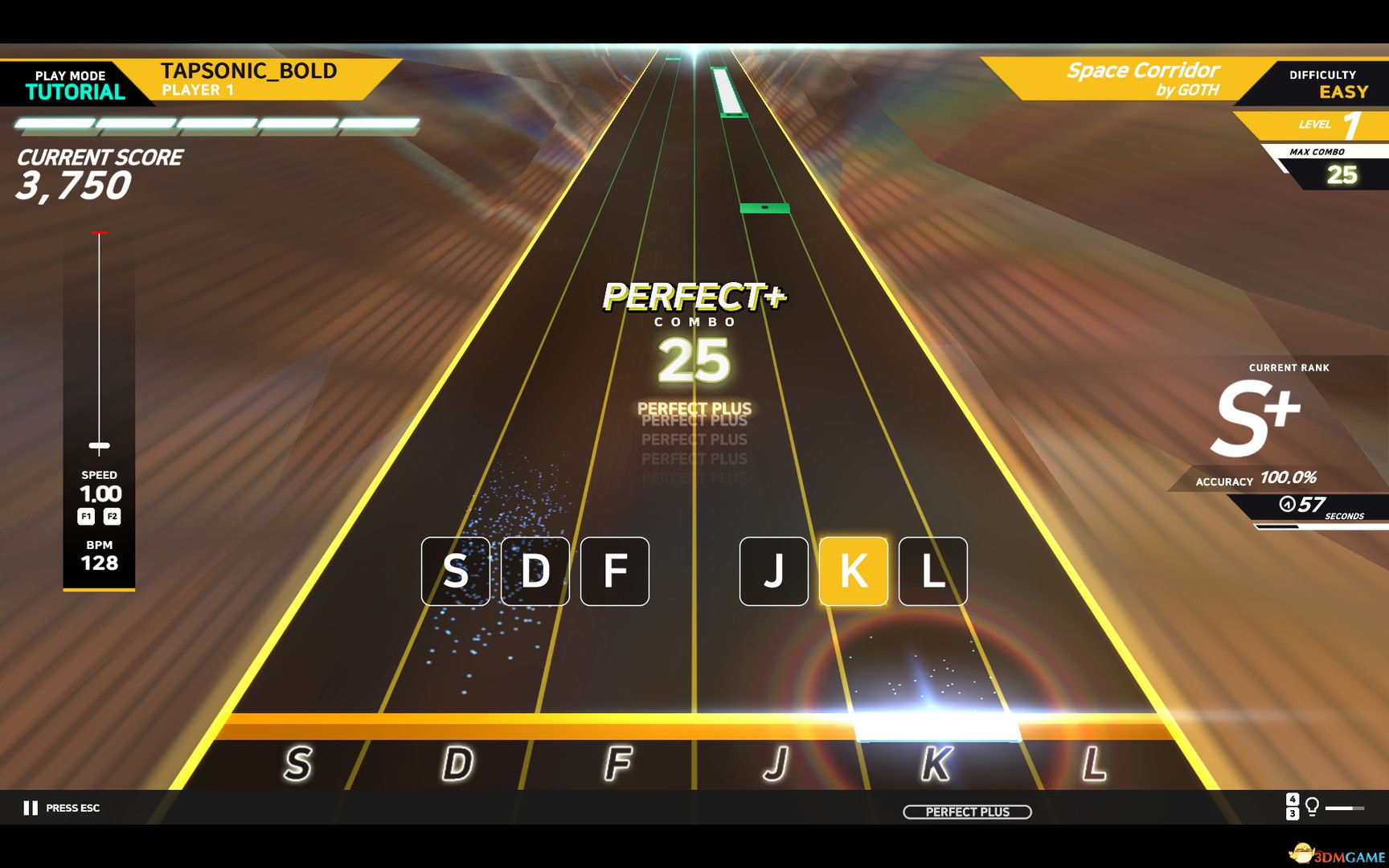Switch to the TUTORIAL play mode banner
The width and height of the screenshot is (1389, 868).
click(75, 84)
